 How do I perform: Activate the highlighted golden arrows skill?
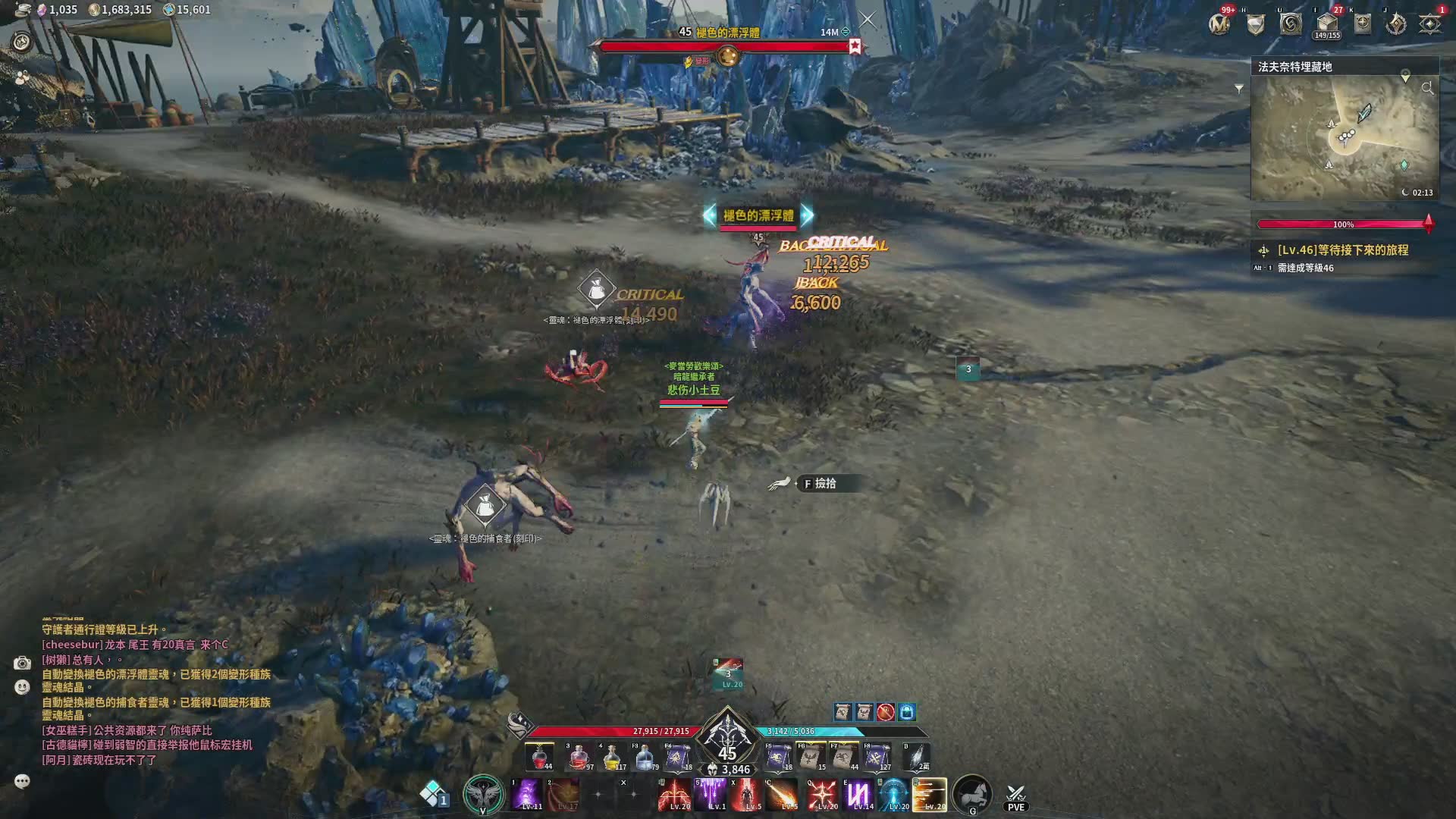point(930,795)
